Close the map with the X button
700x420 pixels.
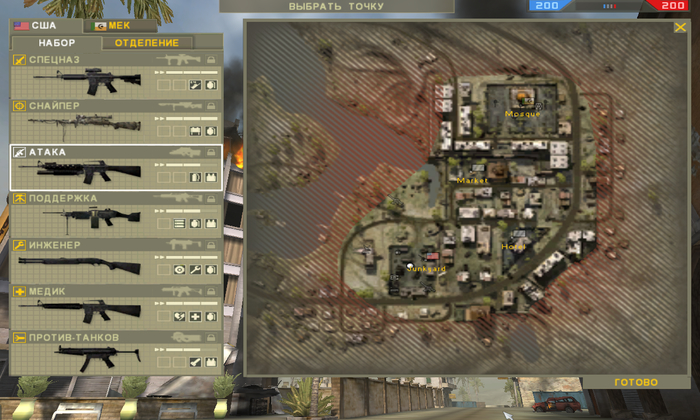click(x=680, y=28)
